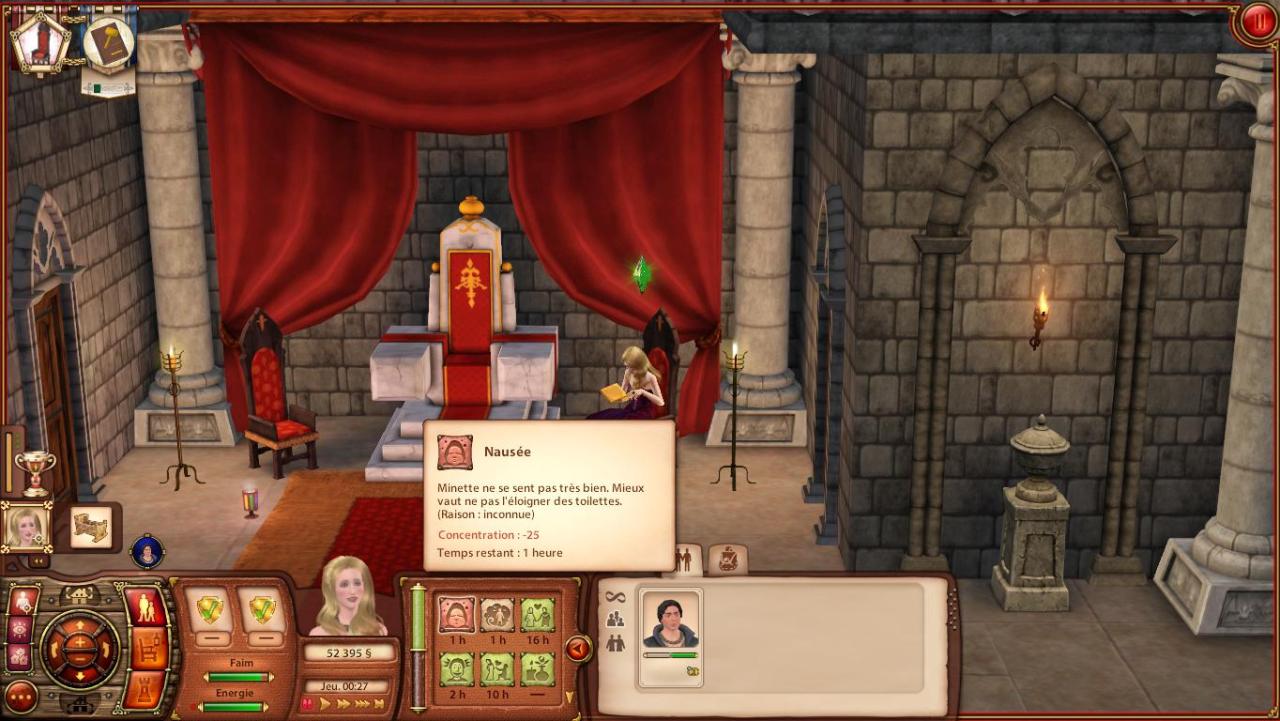This screenshot has height=721, width=1280.
Task: Switch to the ship emblem tab
Action: [x=727, y=560]
